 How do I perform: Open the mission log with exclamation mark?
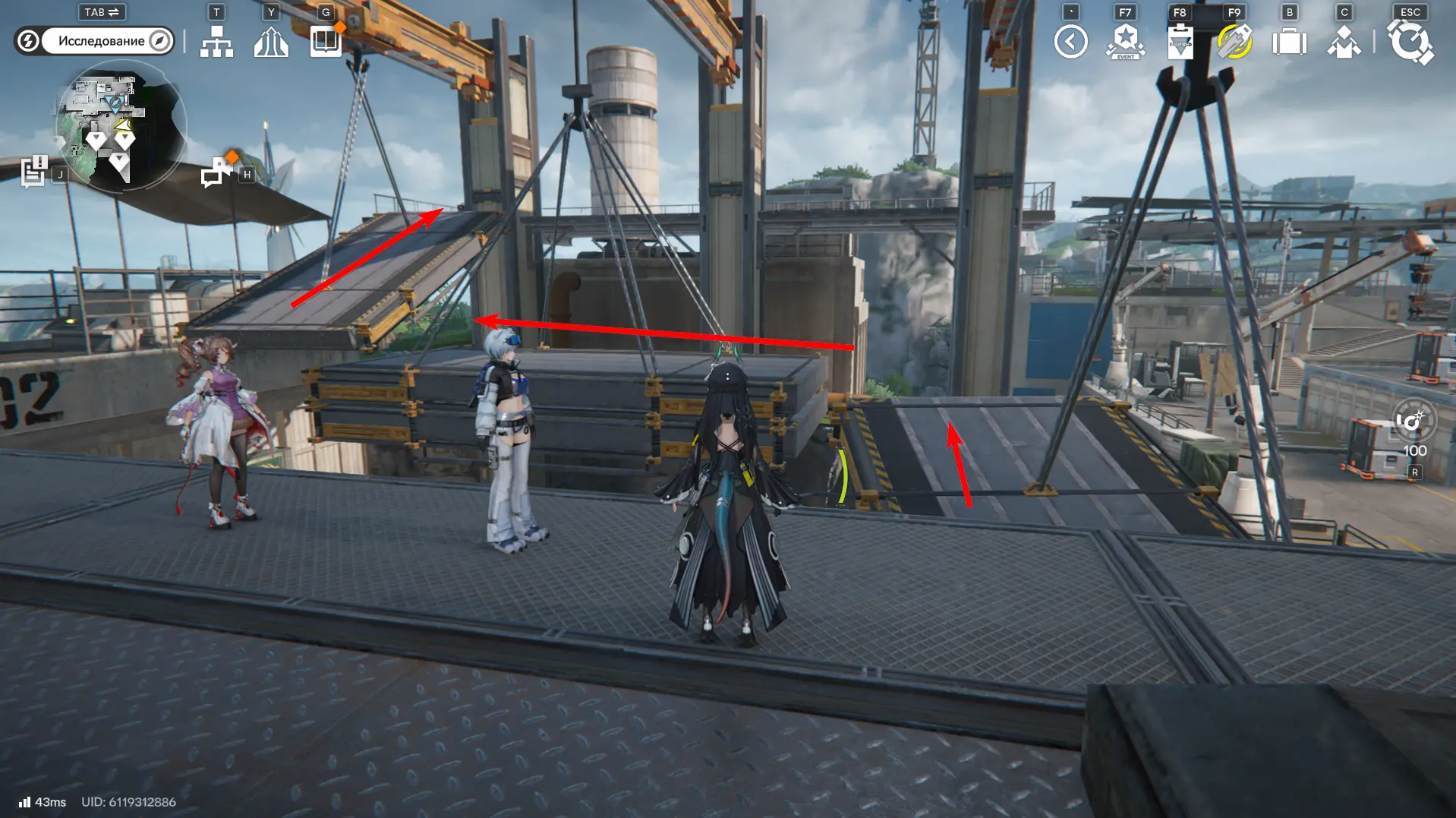point(34,171)
